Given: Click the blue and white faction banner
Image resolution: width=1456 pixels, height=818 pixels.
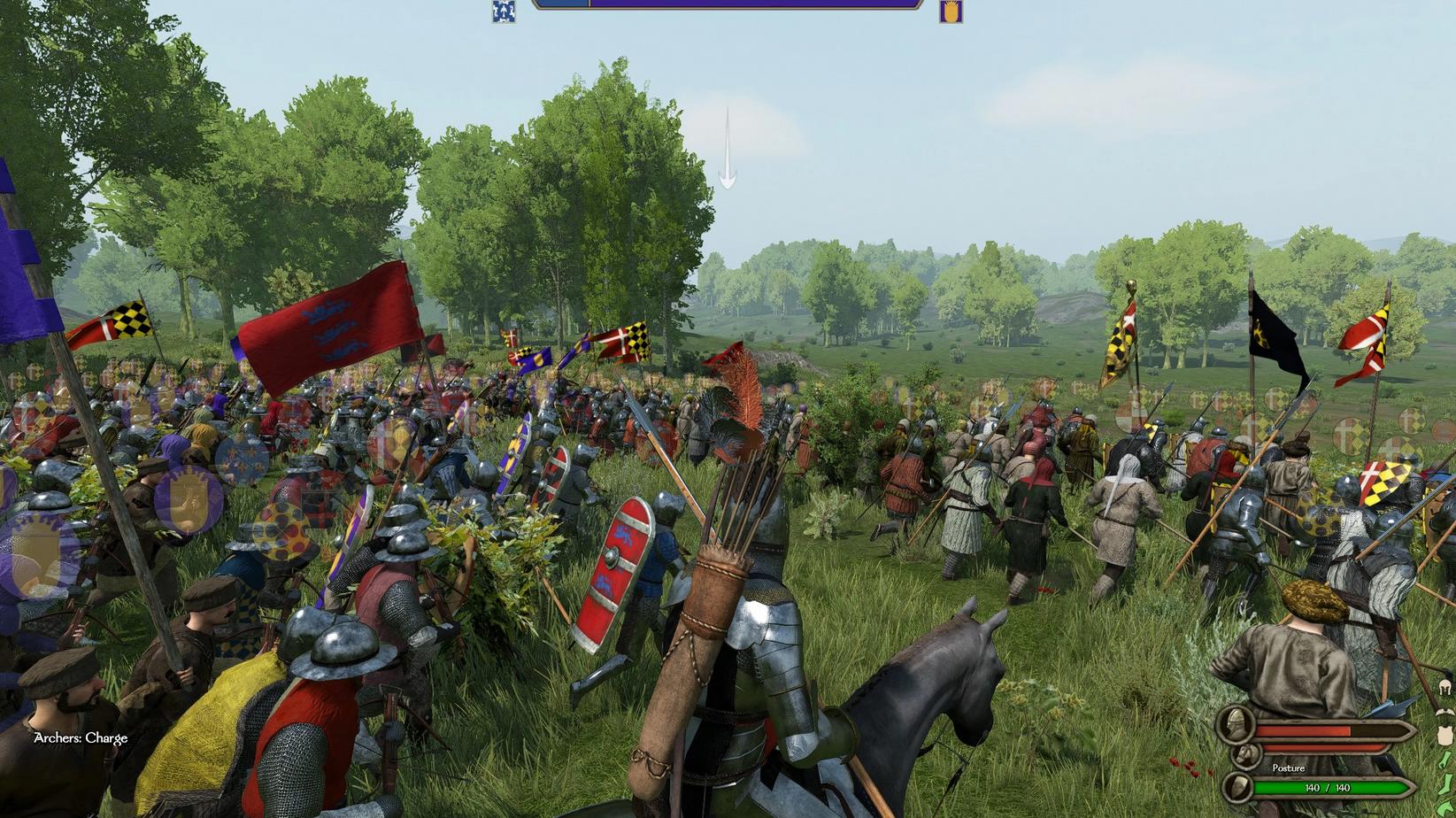Looking at the screenshot, I should (x=504, y=12).
